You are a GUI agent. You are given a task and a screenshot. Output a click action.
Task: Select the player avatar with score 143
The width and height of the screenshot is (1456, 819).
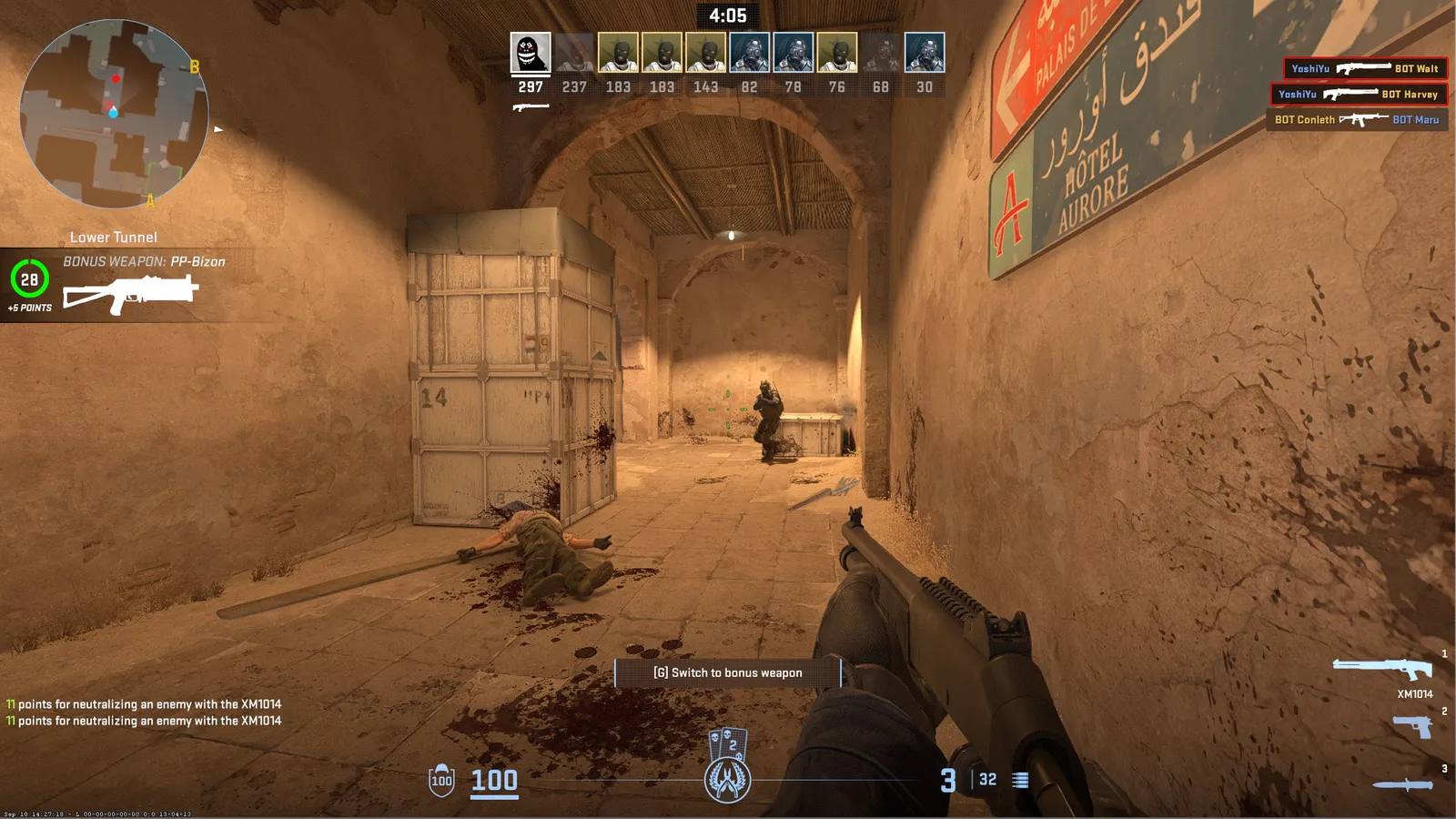(x=705, y=53)
